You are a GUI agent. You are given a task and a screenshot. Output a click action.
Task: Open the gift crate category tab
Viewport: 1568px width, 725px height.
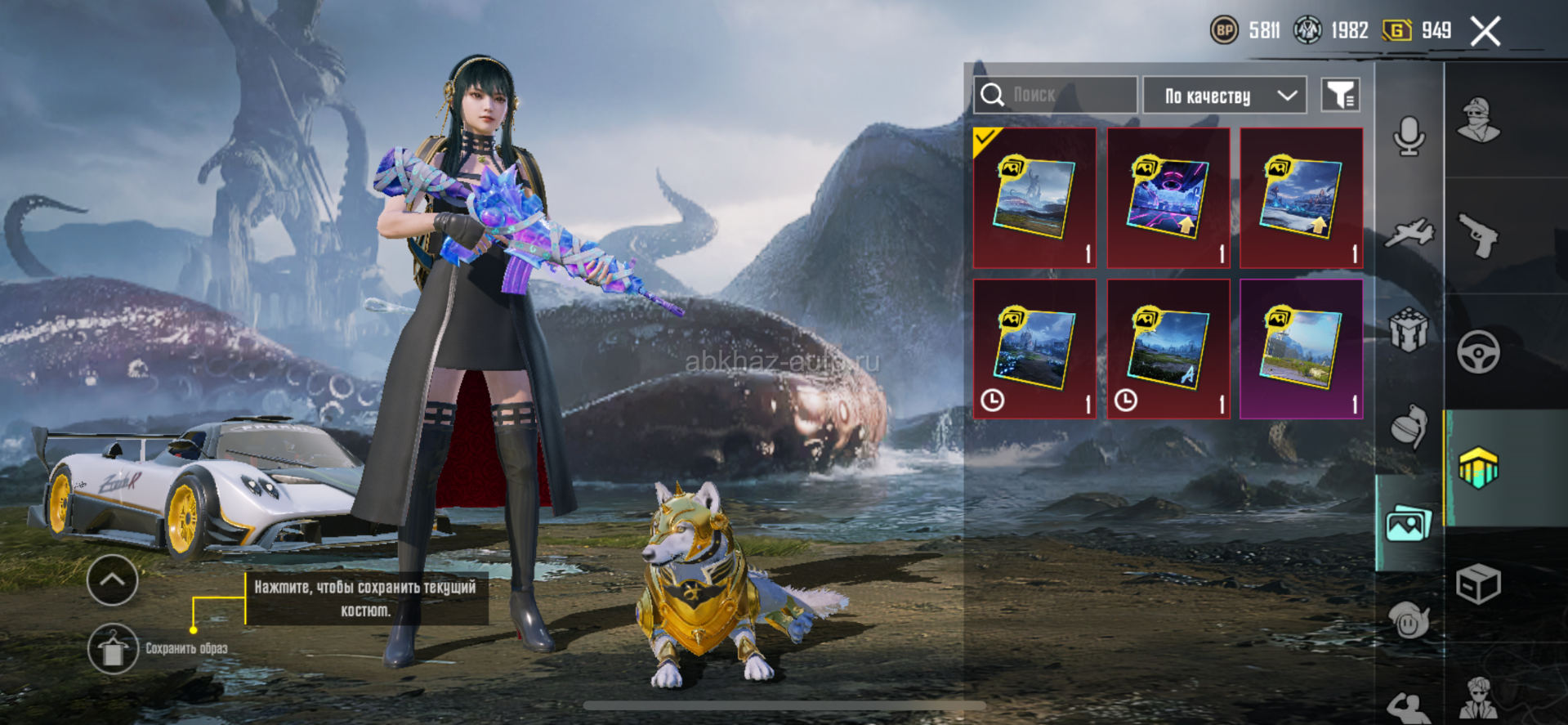[x=1409, y=331]
